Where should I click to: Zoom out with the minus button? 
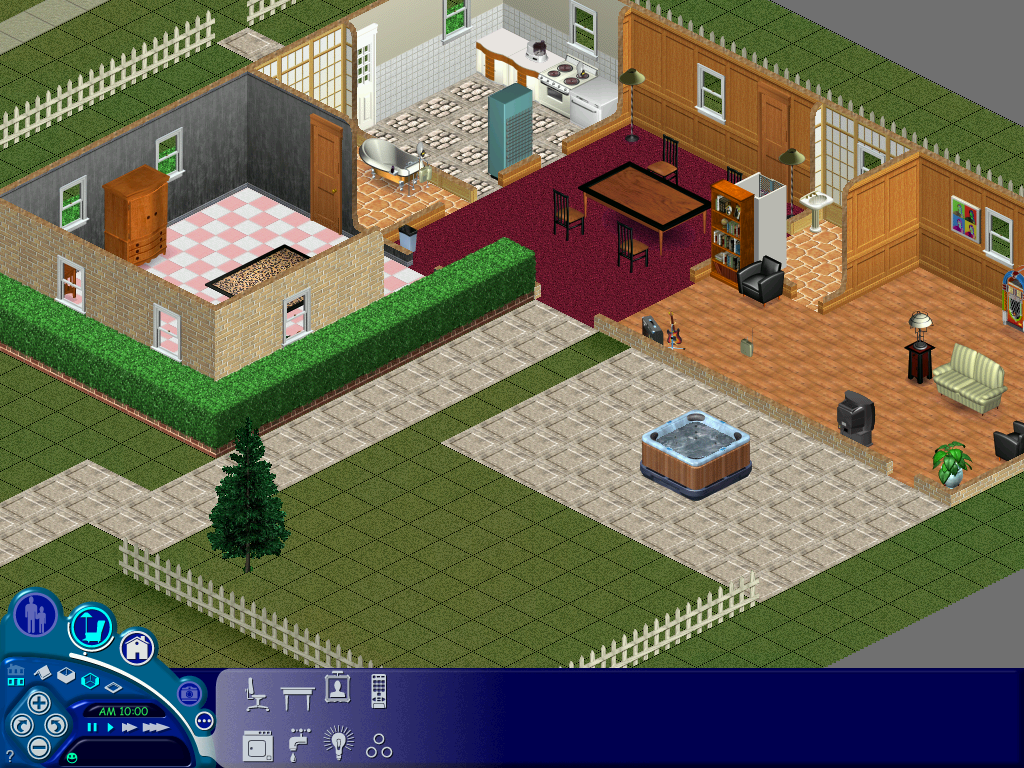pos(38,746)
